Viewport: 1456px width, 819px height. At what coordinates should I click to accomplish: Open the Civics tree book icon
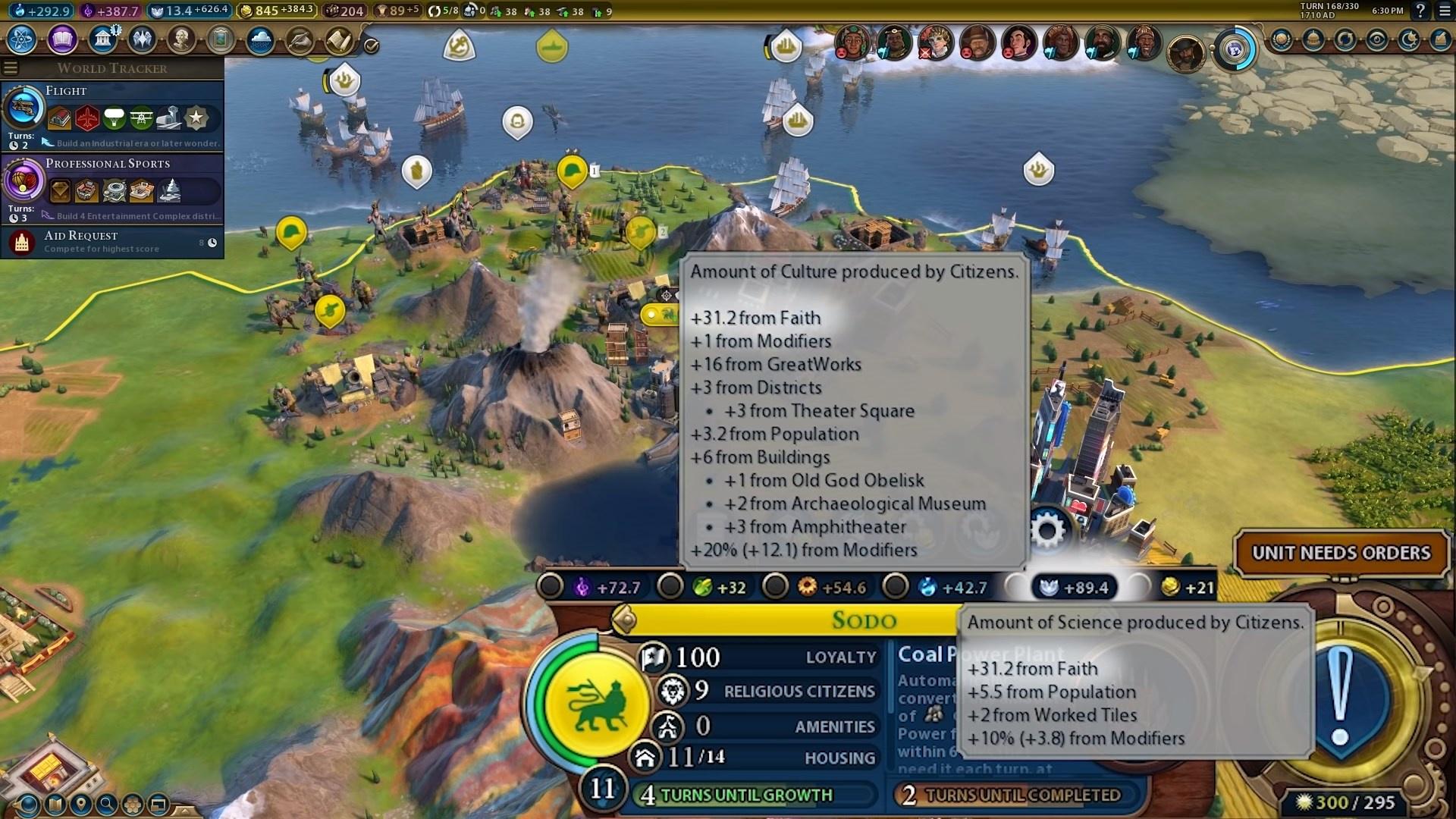click(62, 39)
